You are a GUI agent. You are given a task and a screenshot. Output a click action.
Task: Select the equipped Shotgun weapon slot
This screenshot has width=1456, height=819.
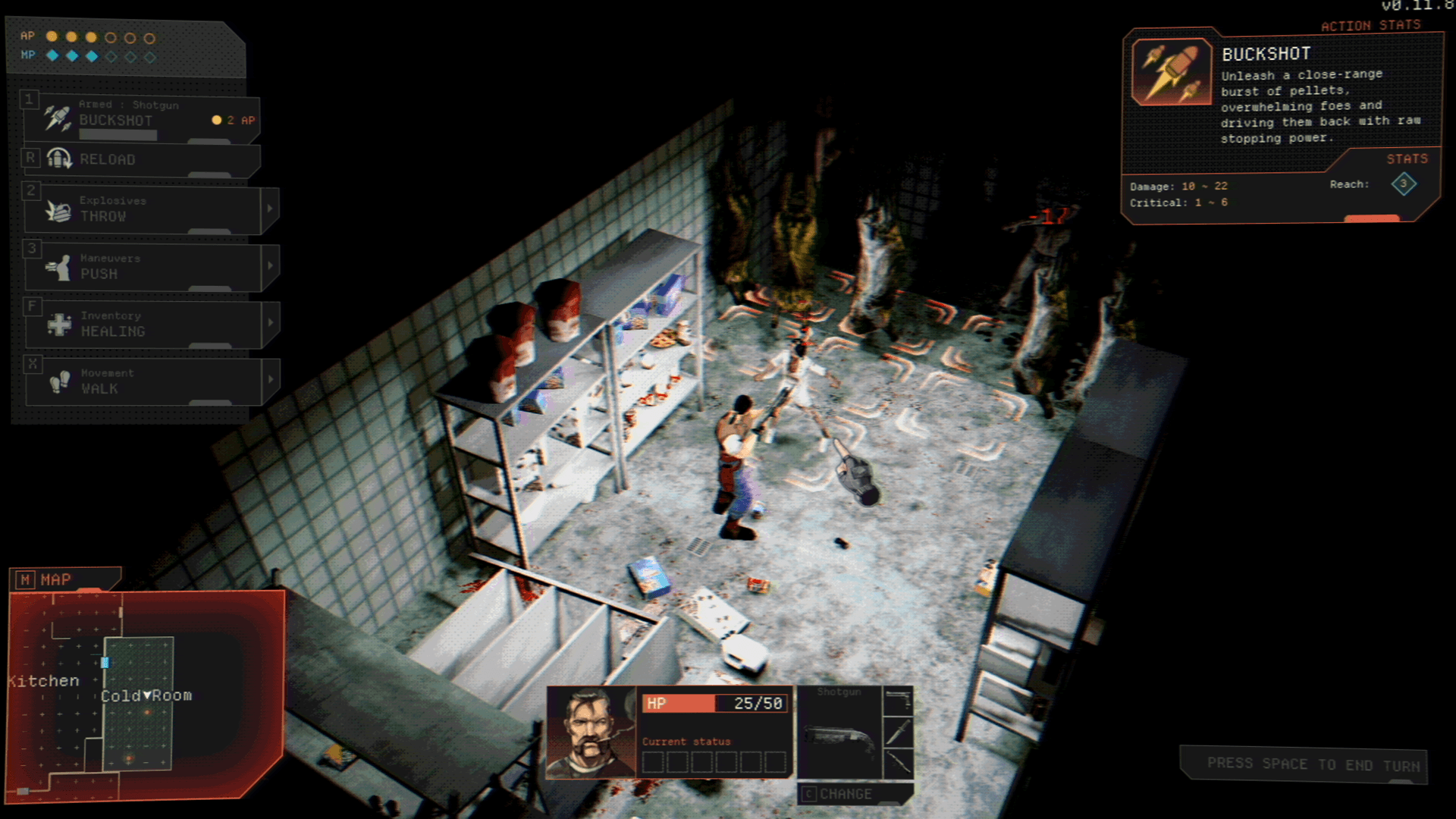839,733
